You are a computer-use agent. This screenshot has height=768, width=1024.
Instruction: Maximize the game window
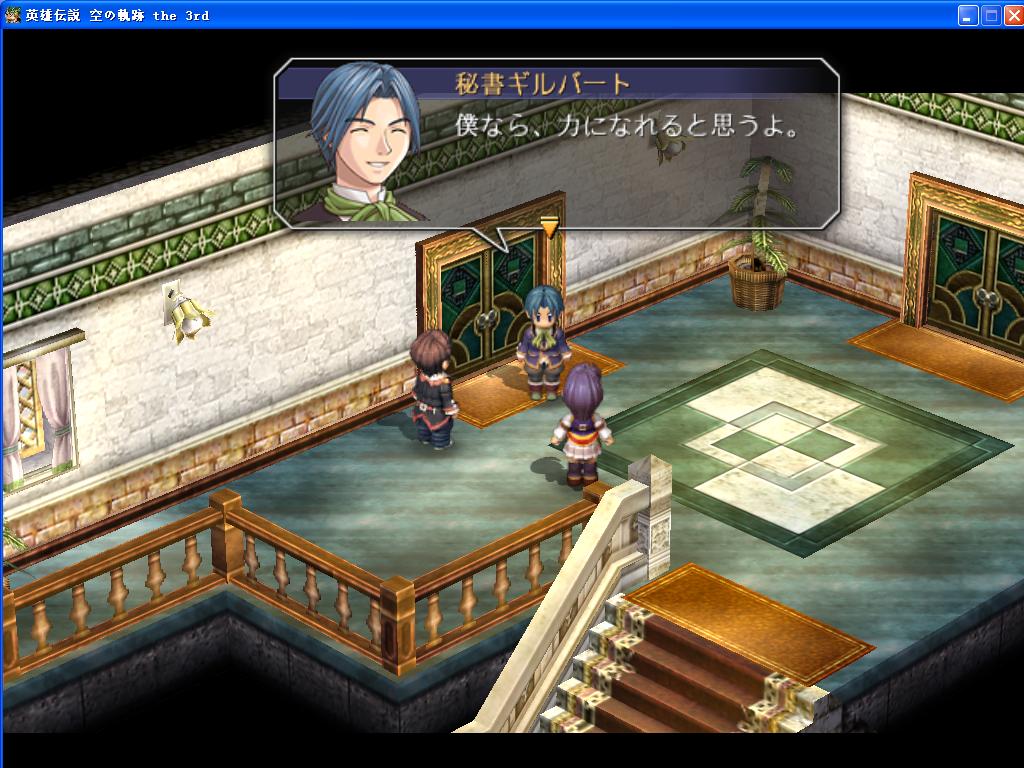coord(990,15)
